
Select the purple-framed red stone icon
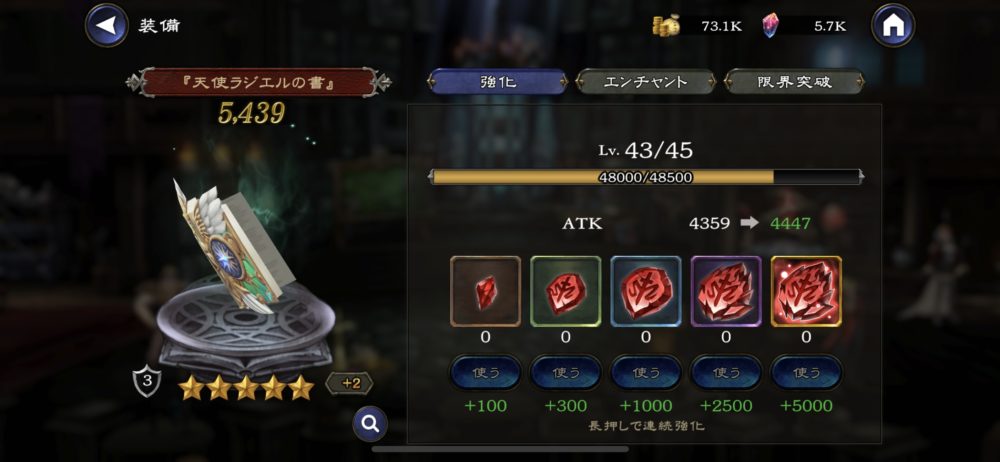(x=726, y=291)
